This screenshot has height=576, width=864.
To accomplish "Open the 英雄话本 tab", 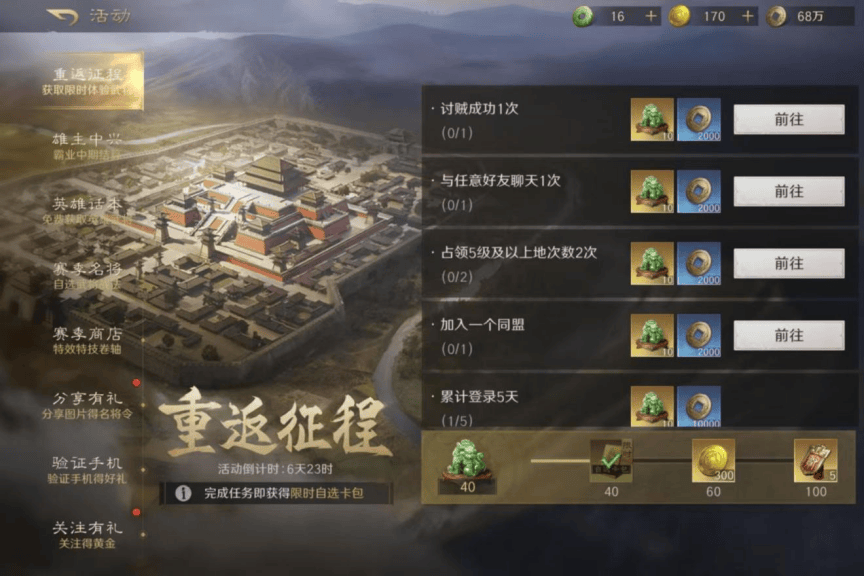I will coord(87,208).
